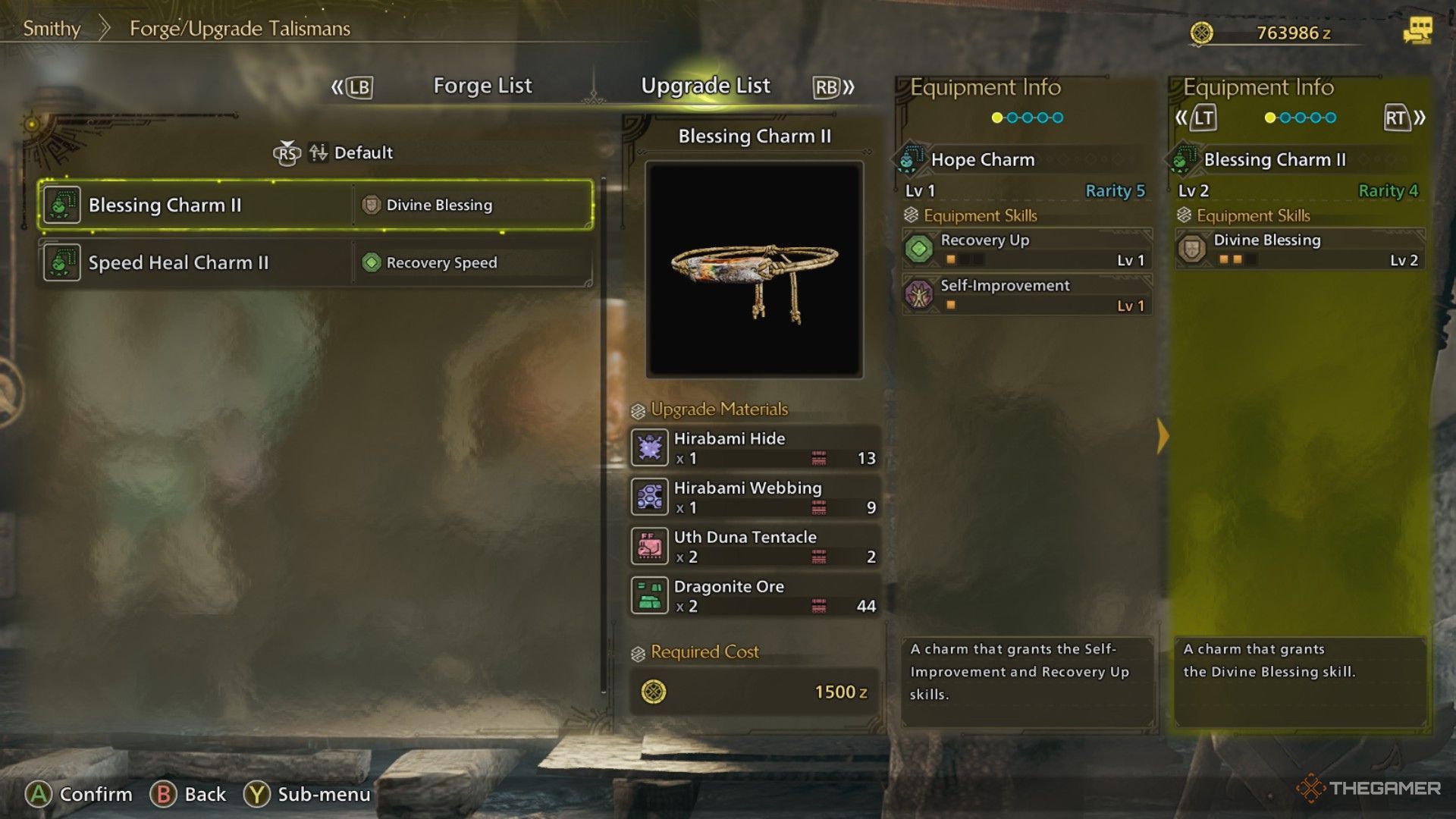Viewport: 1456px width, 819px height.
Task: Select Blessing Charm II in the list
Action: (315, 205)
